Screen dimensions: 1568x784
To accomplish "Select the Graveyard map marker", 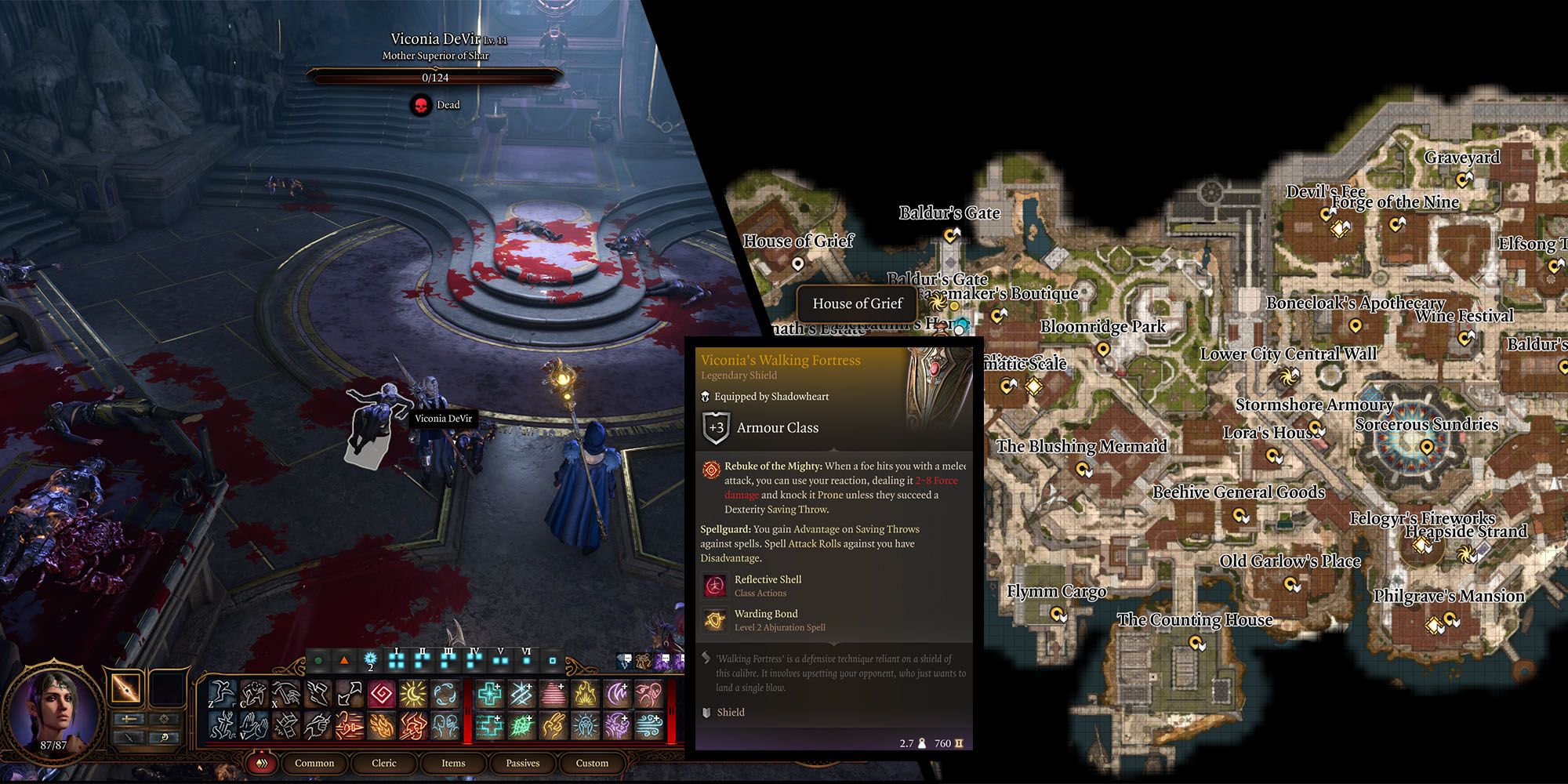I will coord(1463,180).
